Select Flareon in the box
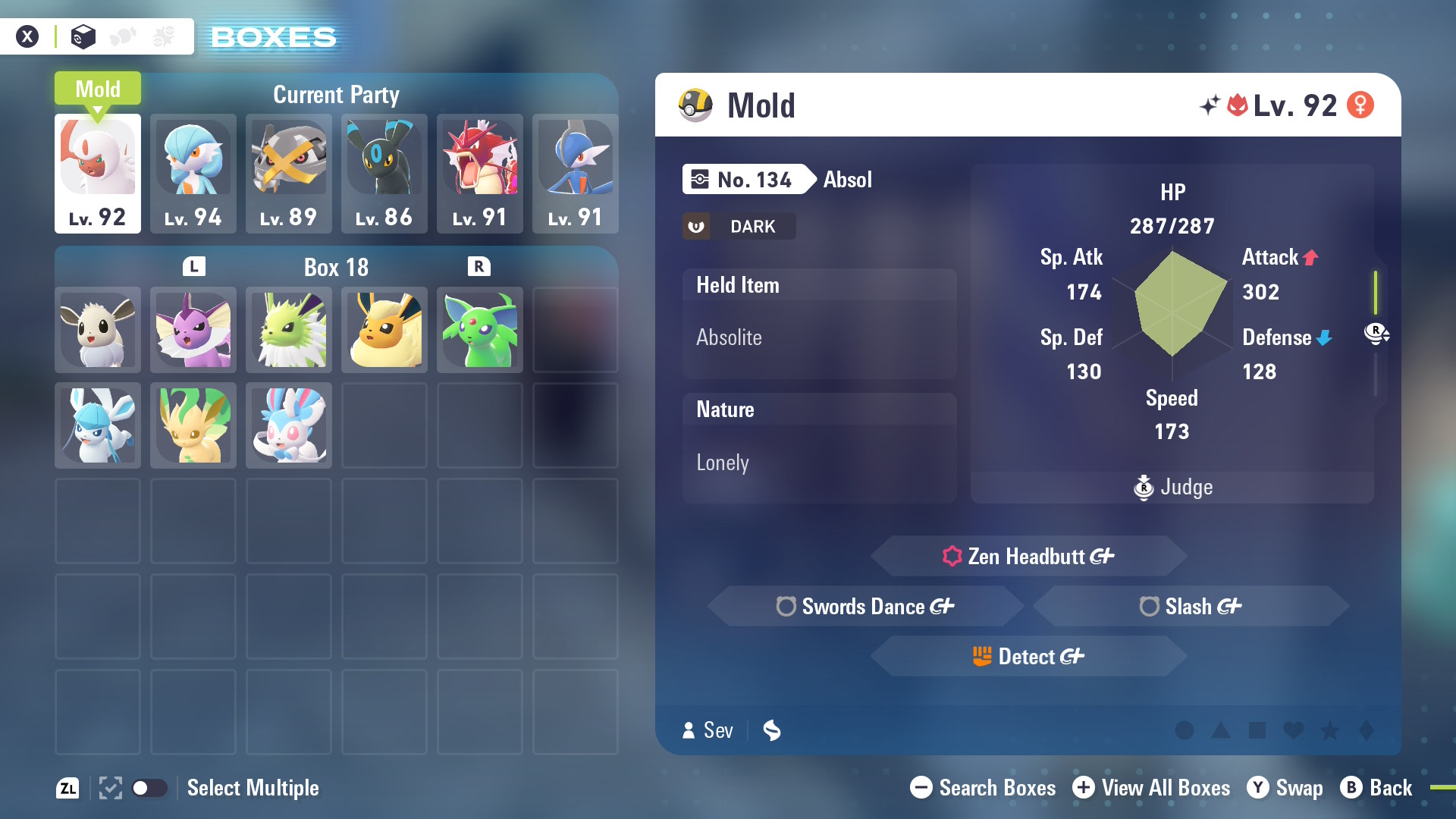The height and width of the screenshot is (819, 1456). 384,330
